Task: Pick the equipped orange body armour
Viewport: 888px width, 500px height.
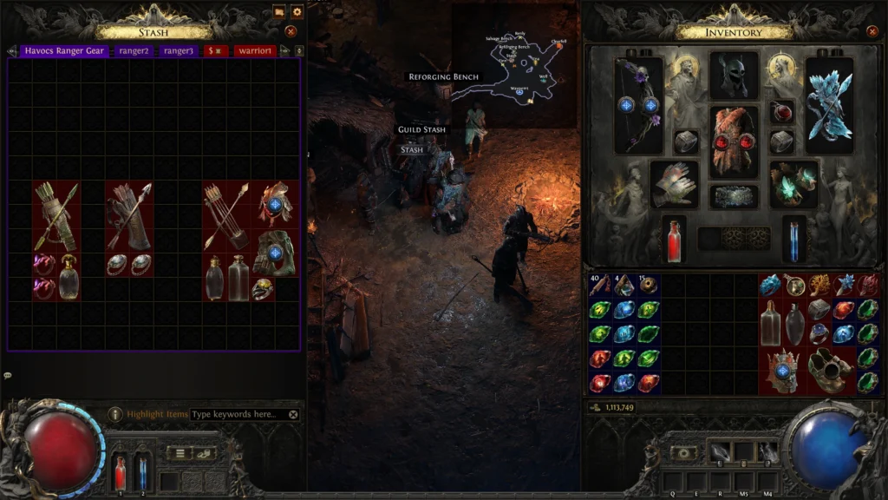Action: click(x=734, y=141)
